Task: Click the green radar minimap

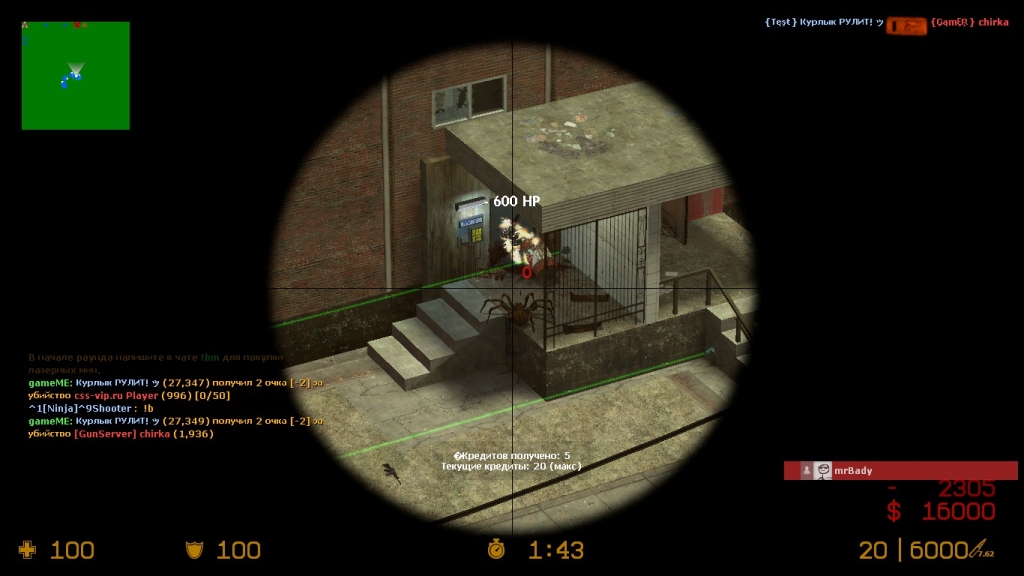Action: pos(75,76)
